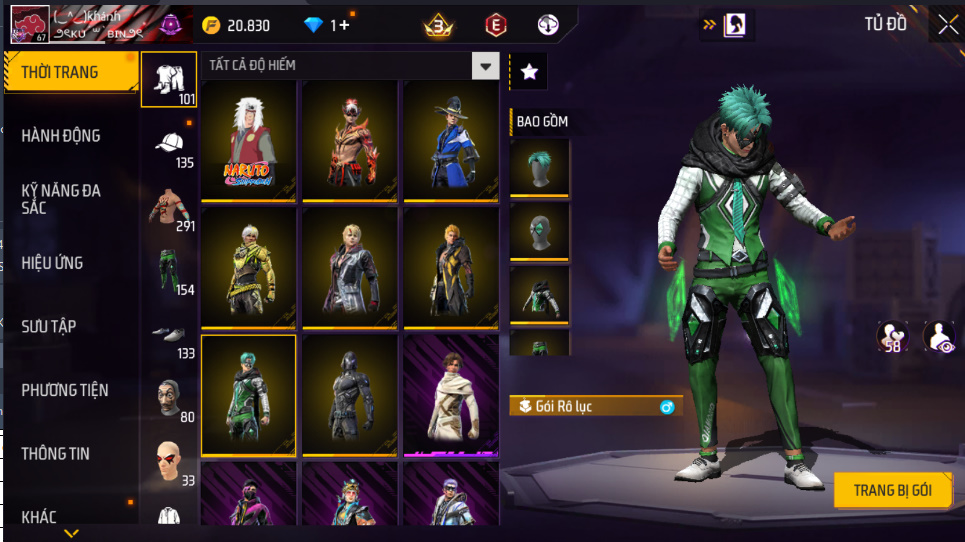Show the Thông Tin tab
Screen dimensions: 965x542
point(56,454)
